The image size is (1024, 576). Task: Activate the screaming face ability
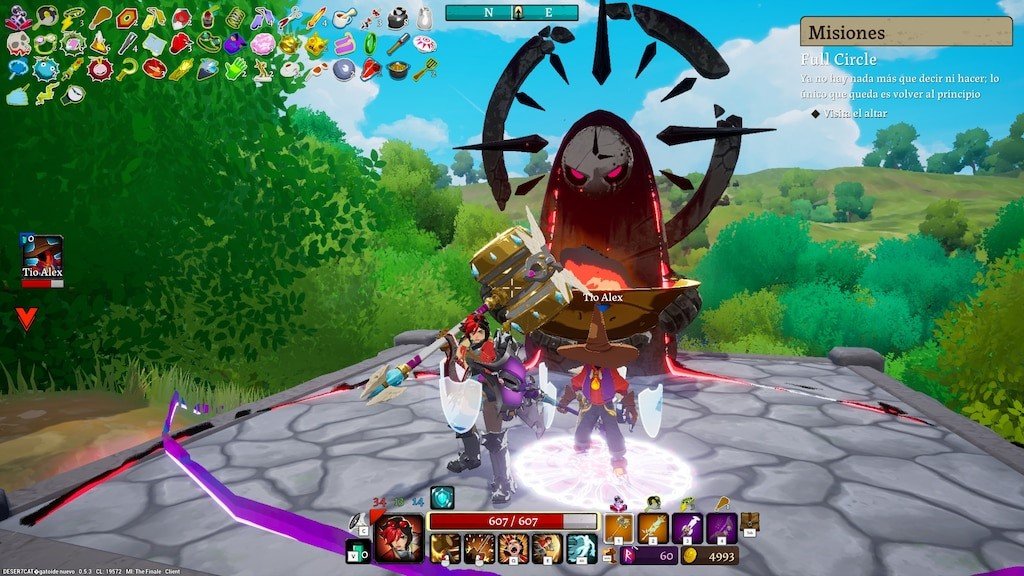tap(513, 549)
